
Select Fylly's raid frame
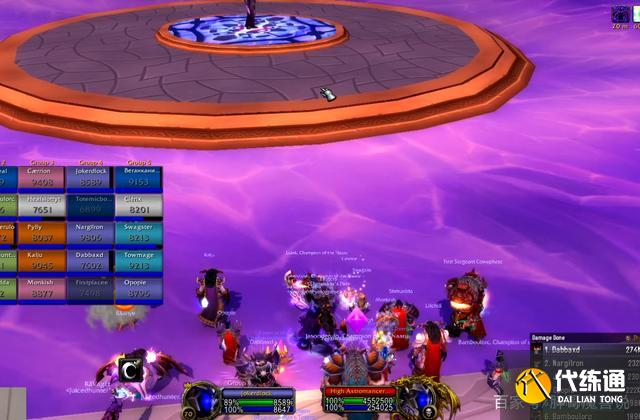[x=40, y=232]
